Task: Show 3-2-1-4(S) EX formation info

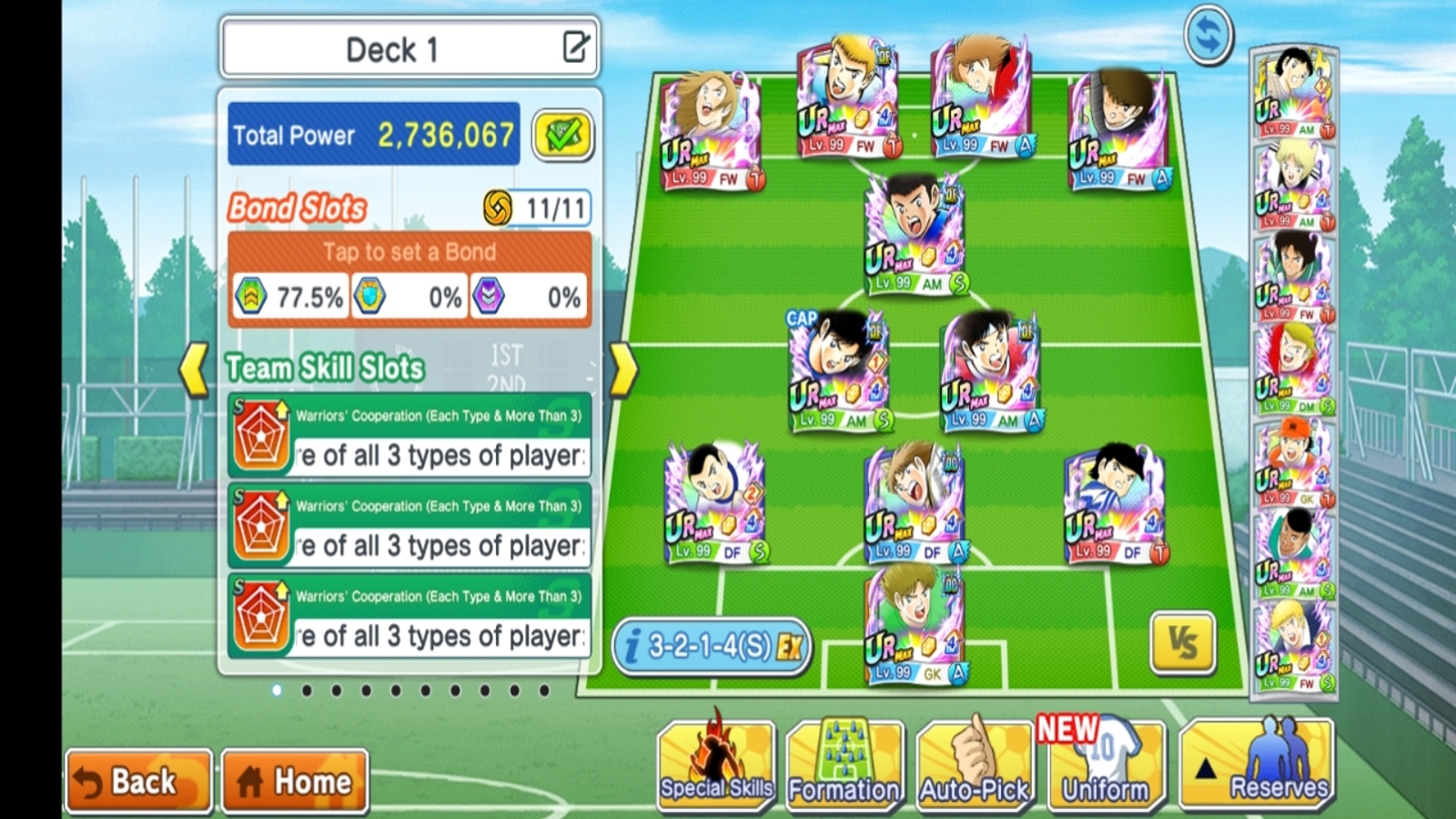Action: (x=712, y=647)
